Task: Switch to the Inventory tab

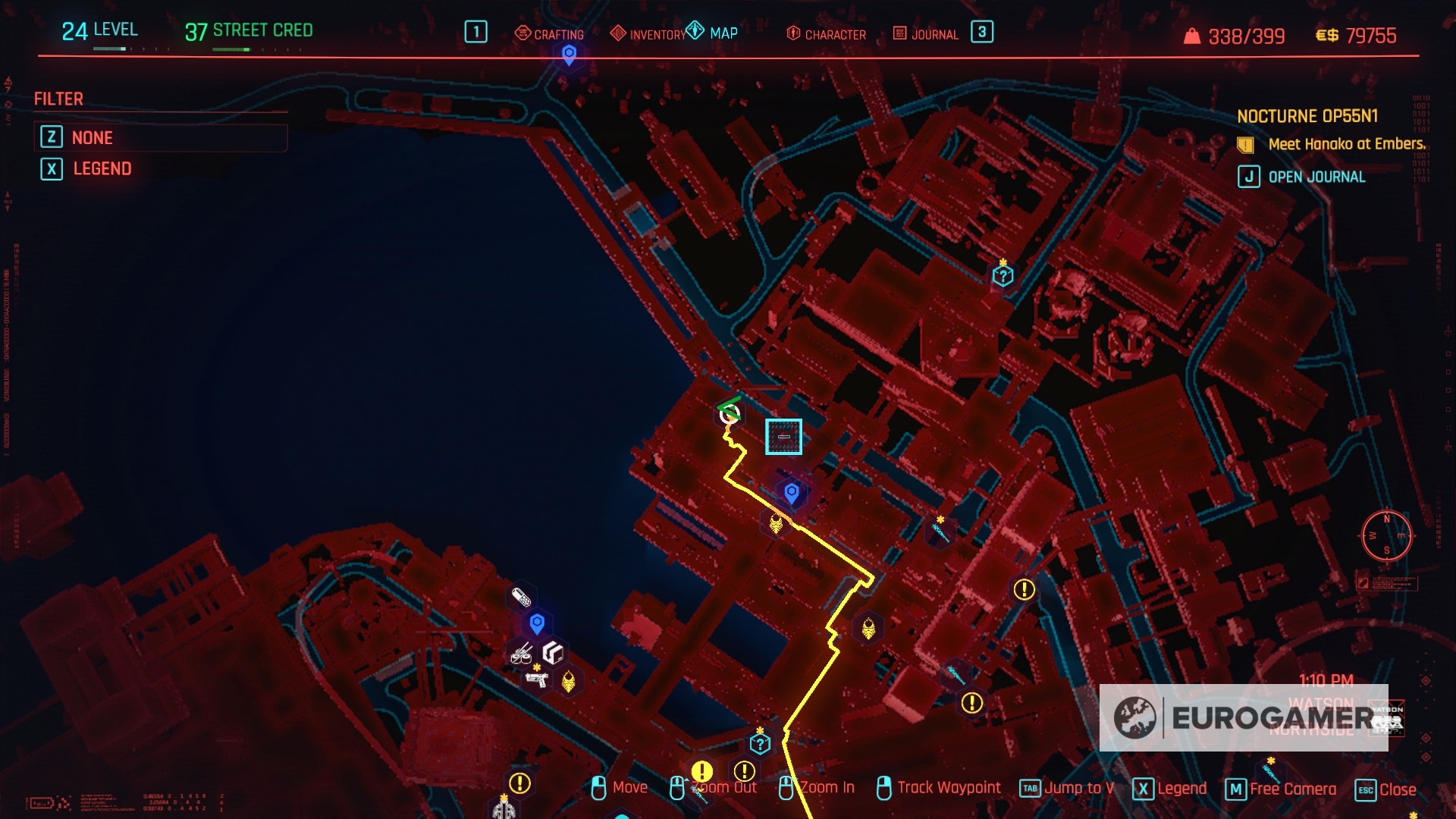Action: [x=648, y=34]
